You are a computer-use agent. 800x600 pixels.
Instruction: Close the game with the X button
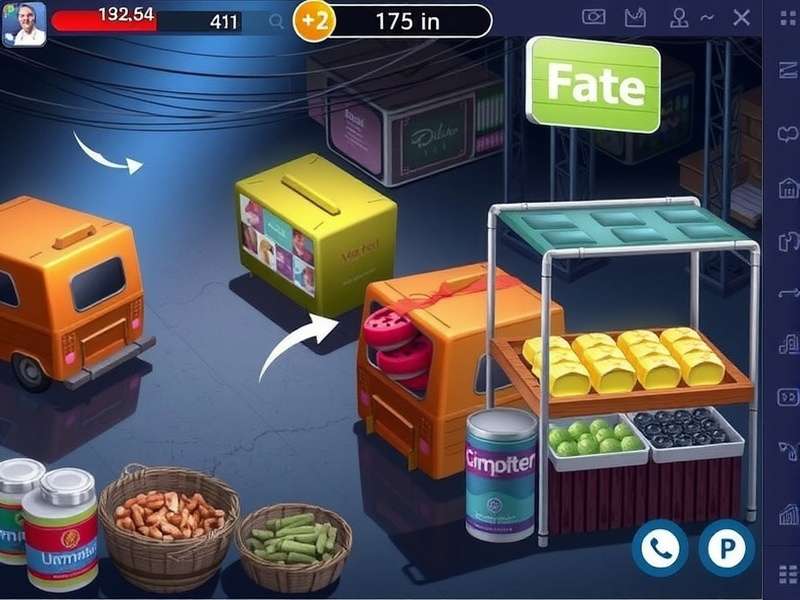tap(741, 17)
